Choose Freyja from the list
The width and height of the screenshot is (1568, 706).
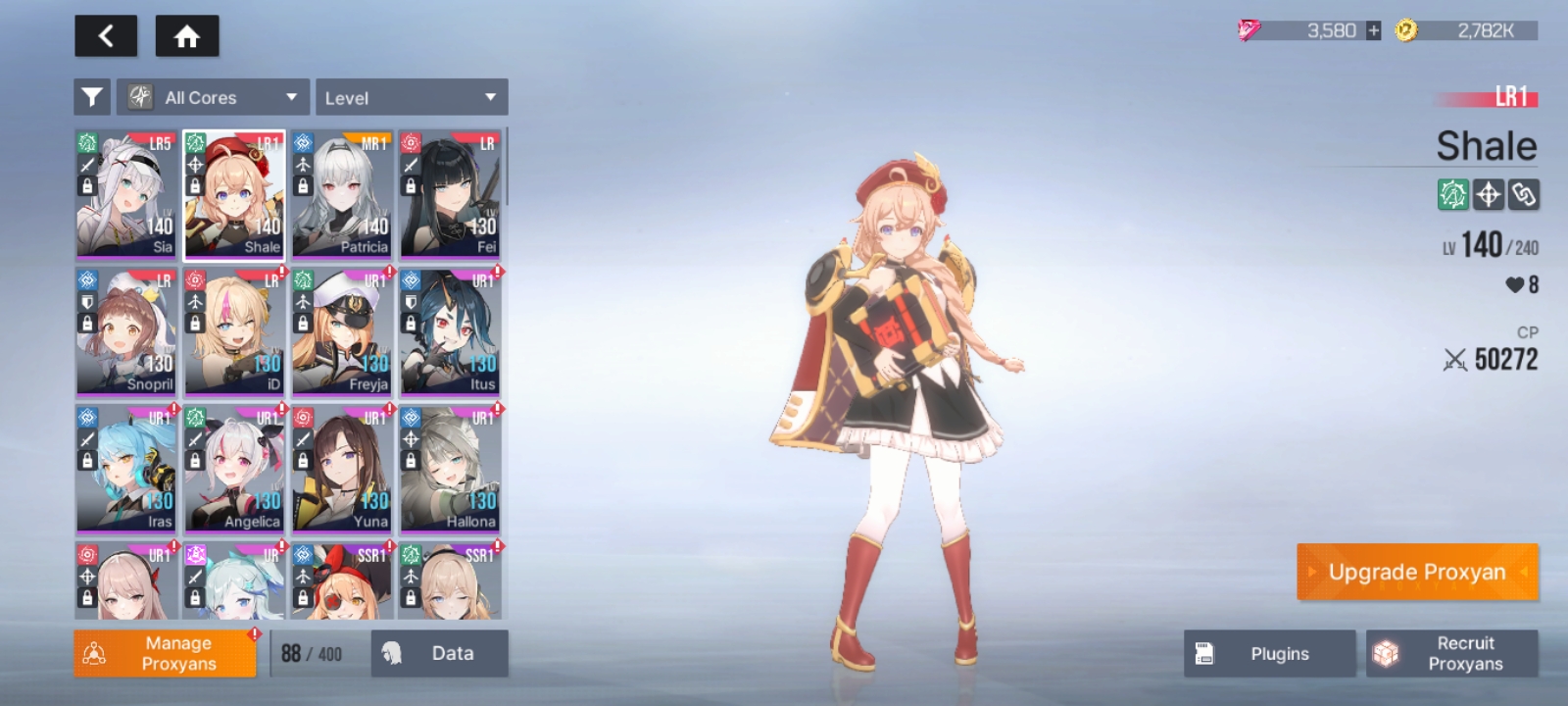[342, 331]
